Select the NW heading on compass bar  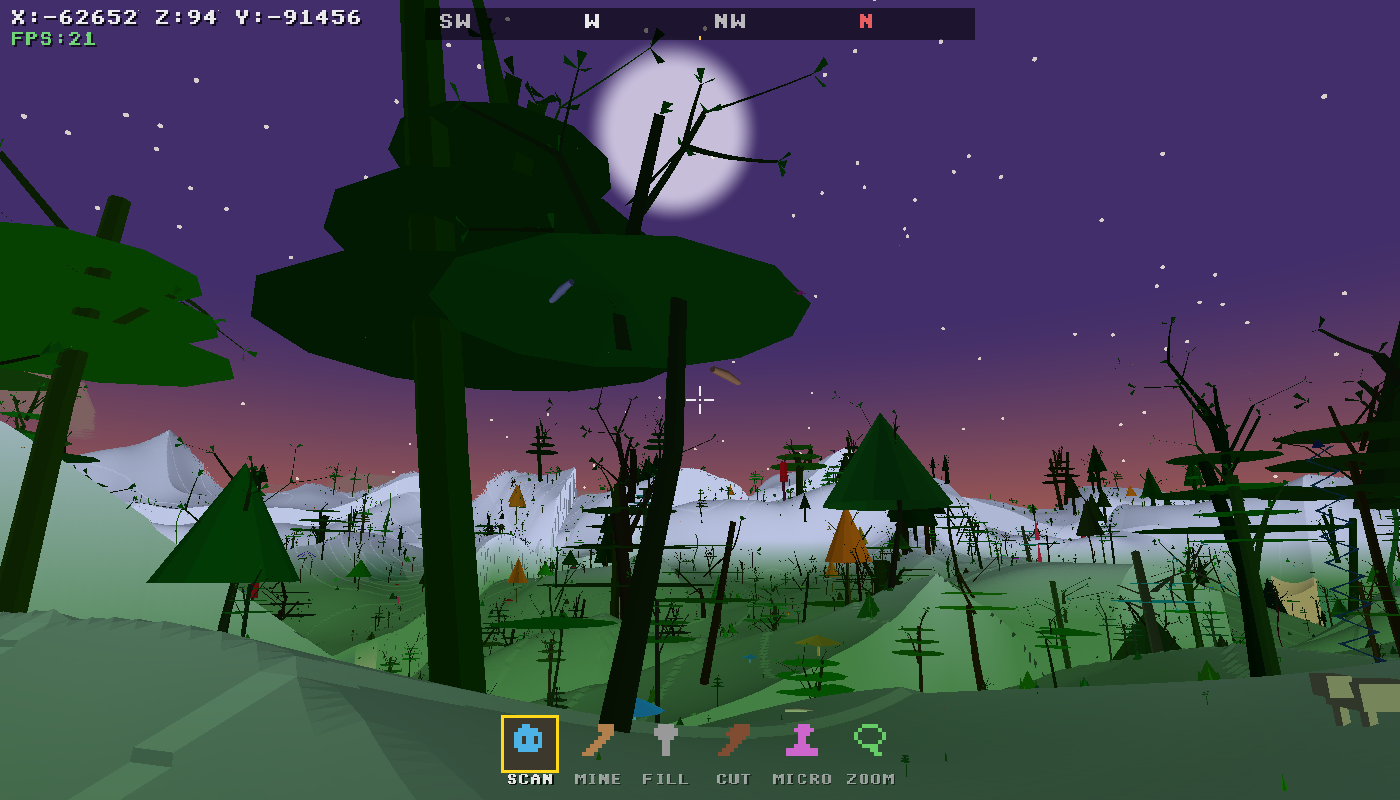pos(731,23)
